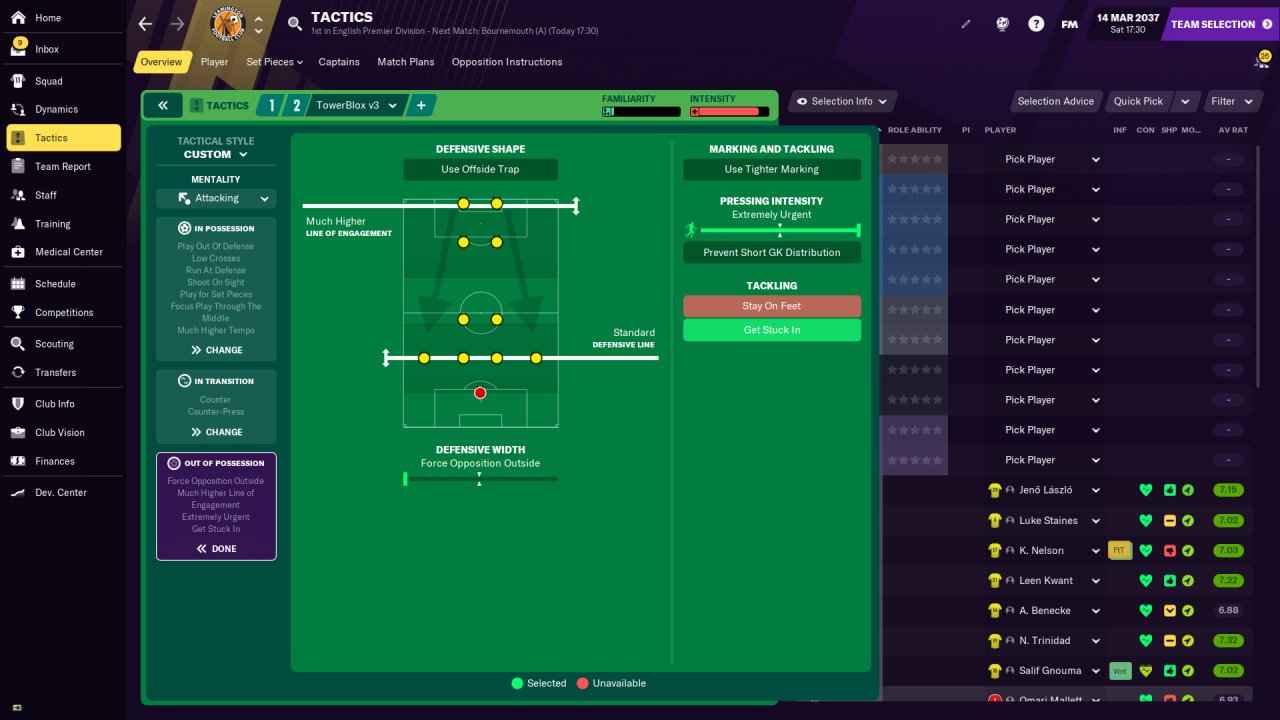Viewport: 1280px width, 720px height.
Task: Open the Selection Advice panel
Action: (1055, 101)
